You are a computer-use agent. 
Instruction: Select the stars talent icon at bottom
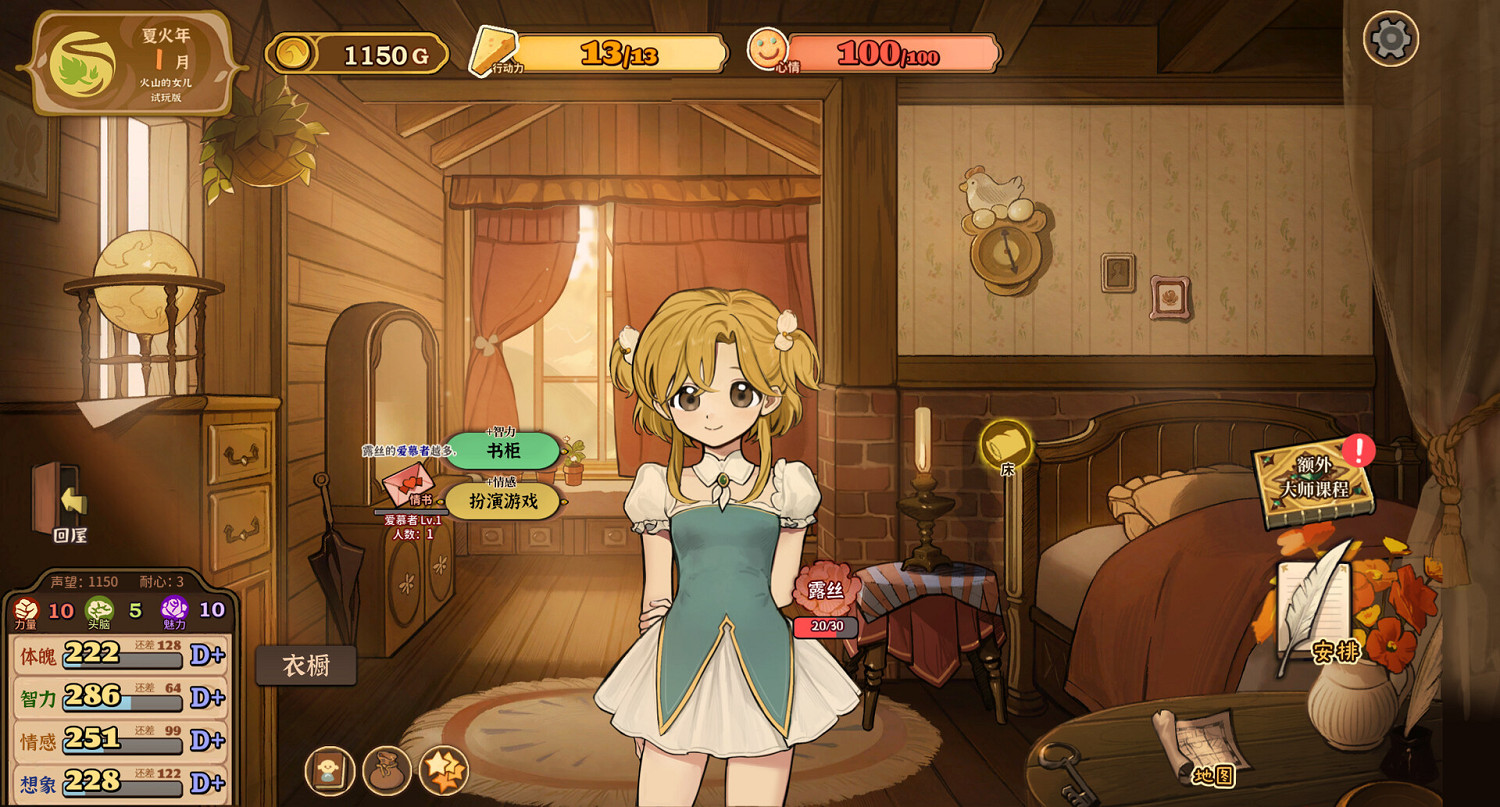click(444, 771)
